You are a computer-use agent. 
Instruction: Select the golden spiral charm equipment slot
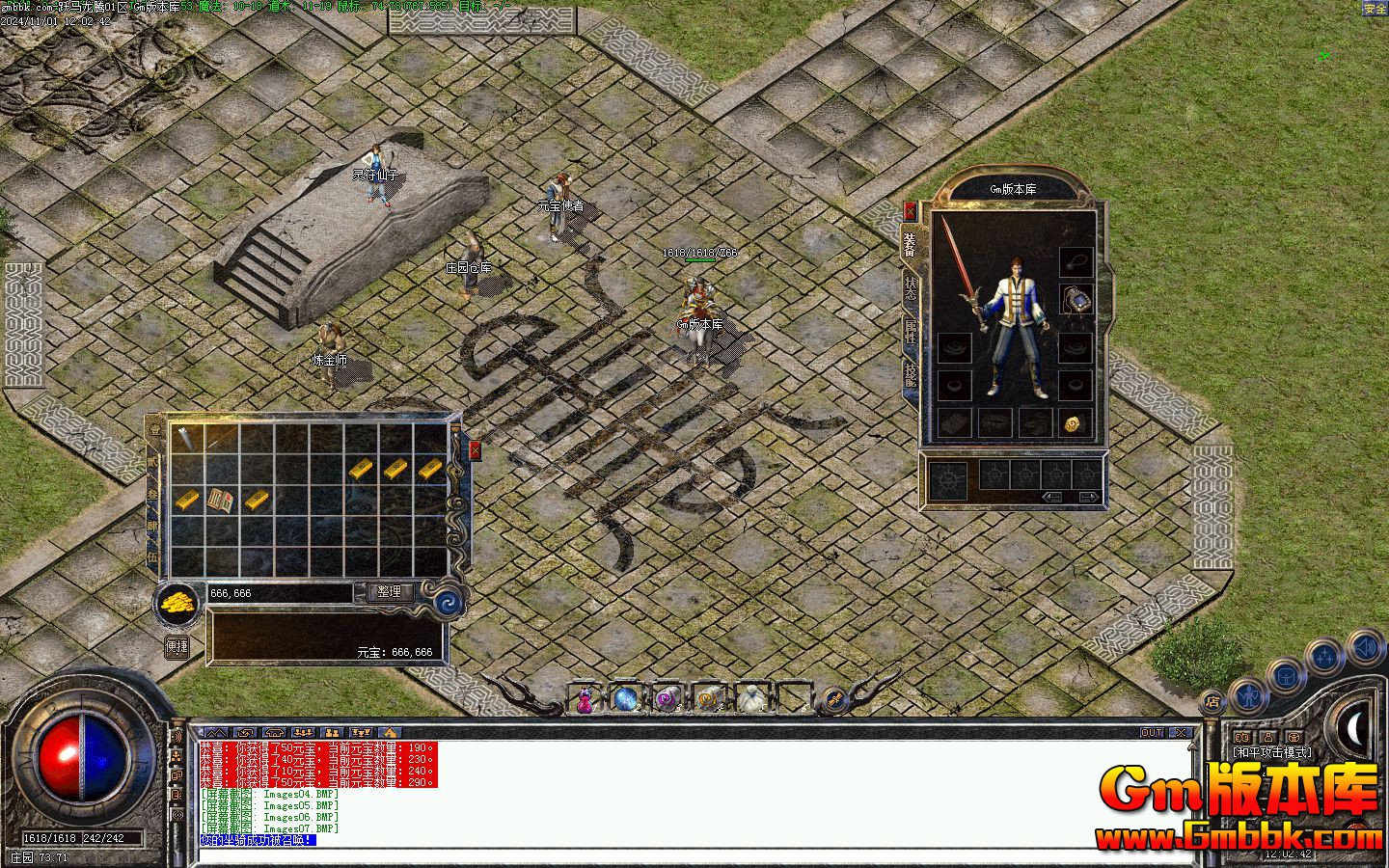tap(1073, 422)
